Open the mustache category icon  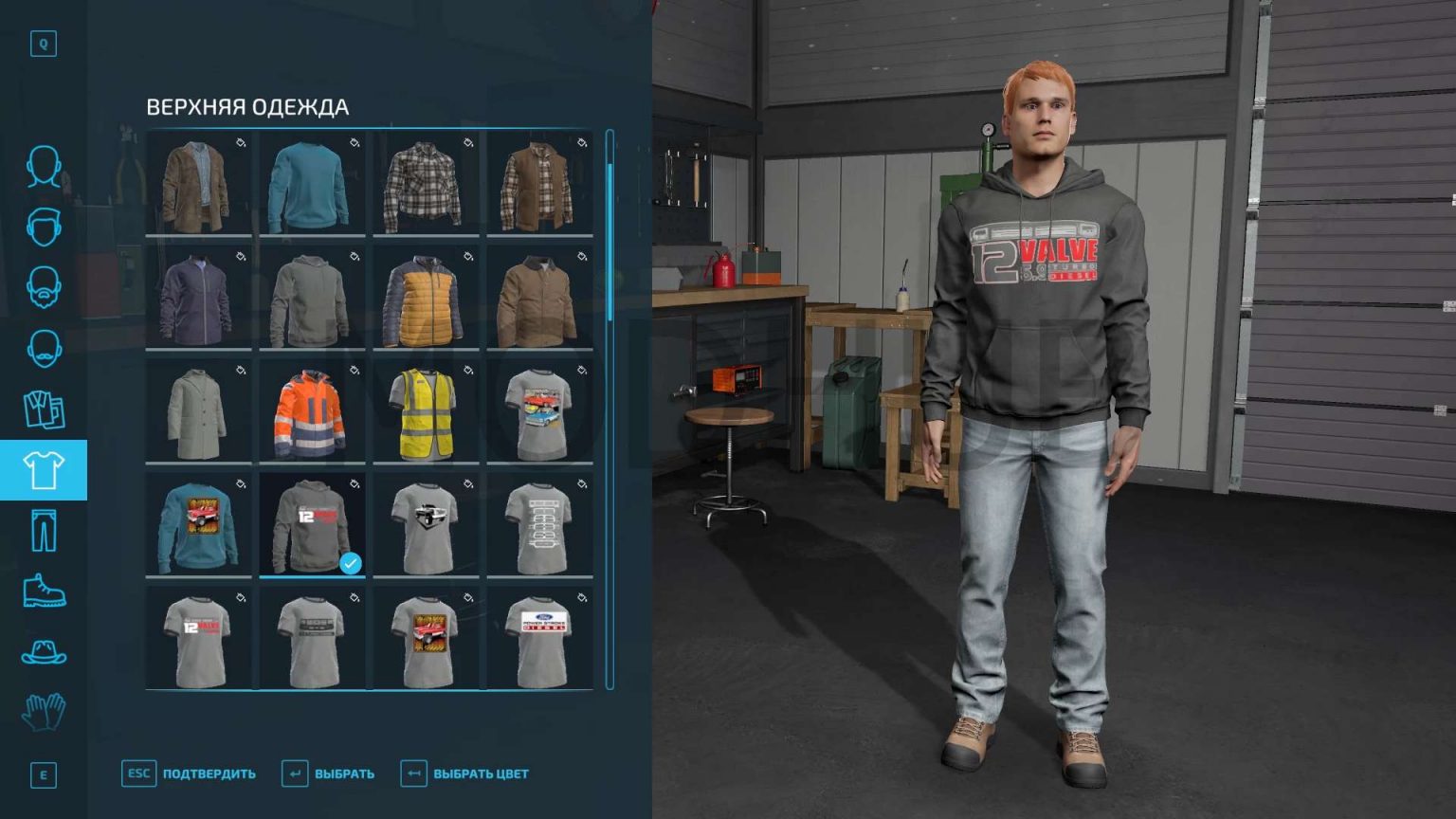click(43, 346)
